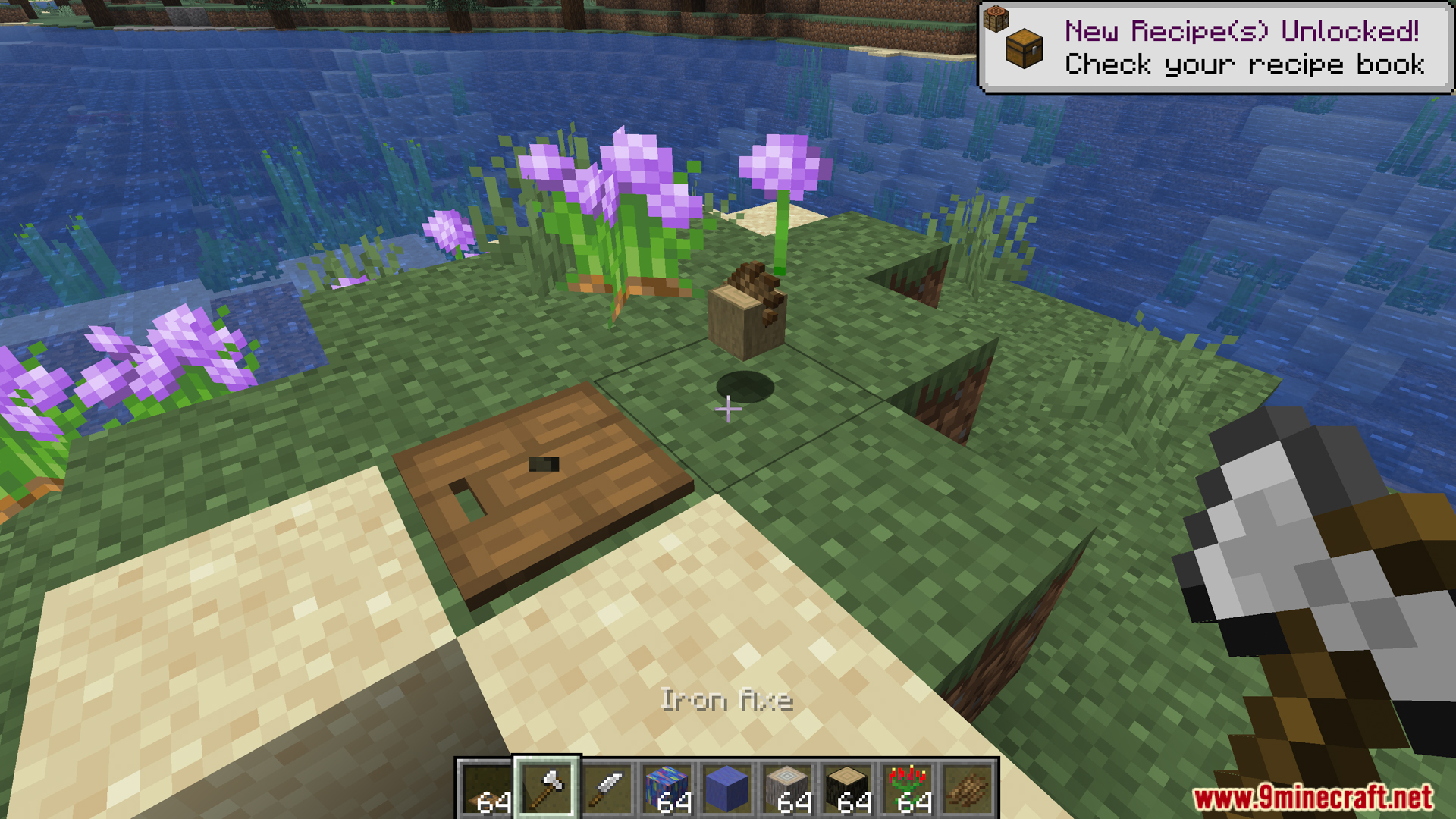This screenshot has height=819, width=1456.
Task: Choose the knife in the hotbar
Action: click(x=607, y=789)
